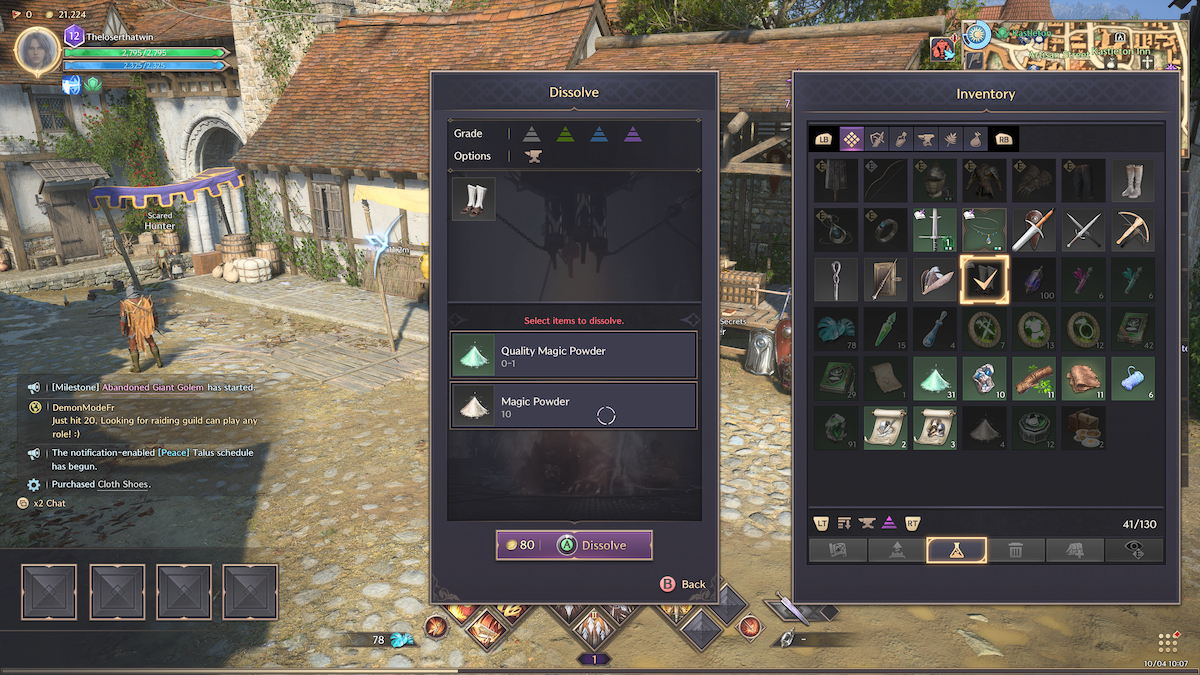Select the check-marked inventory slot
This screenshot has width=1200, height=675.
click(983, 280)
